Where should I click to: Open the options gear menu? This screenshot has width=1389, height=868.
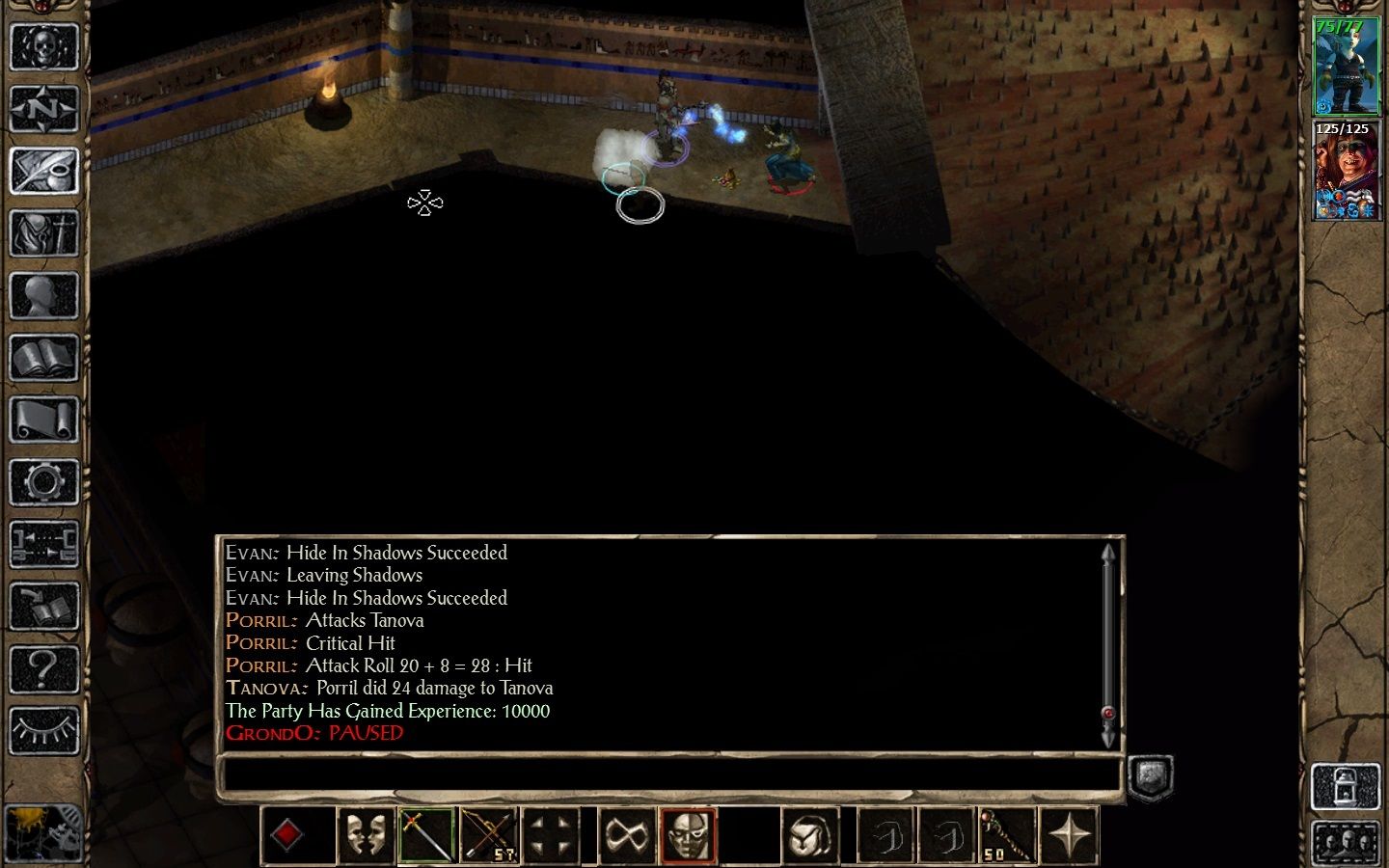[43, 482]
